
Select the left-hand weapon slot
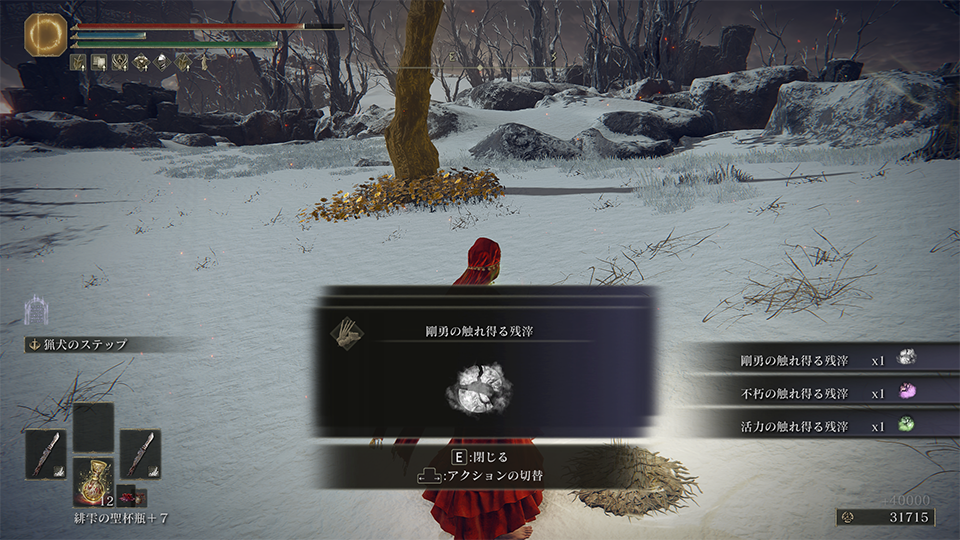pyautogui.click(x=45, y=453)
